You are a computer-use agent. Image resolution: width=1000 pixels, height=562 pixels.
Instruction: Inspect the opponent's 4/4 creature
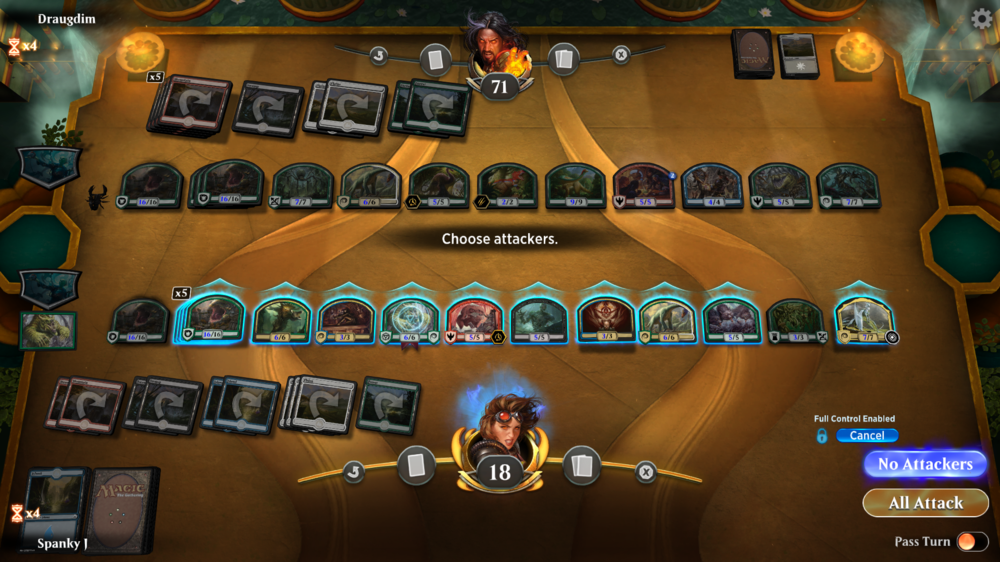click(x=712, y=186)
